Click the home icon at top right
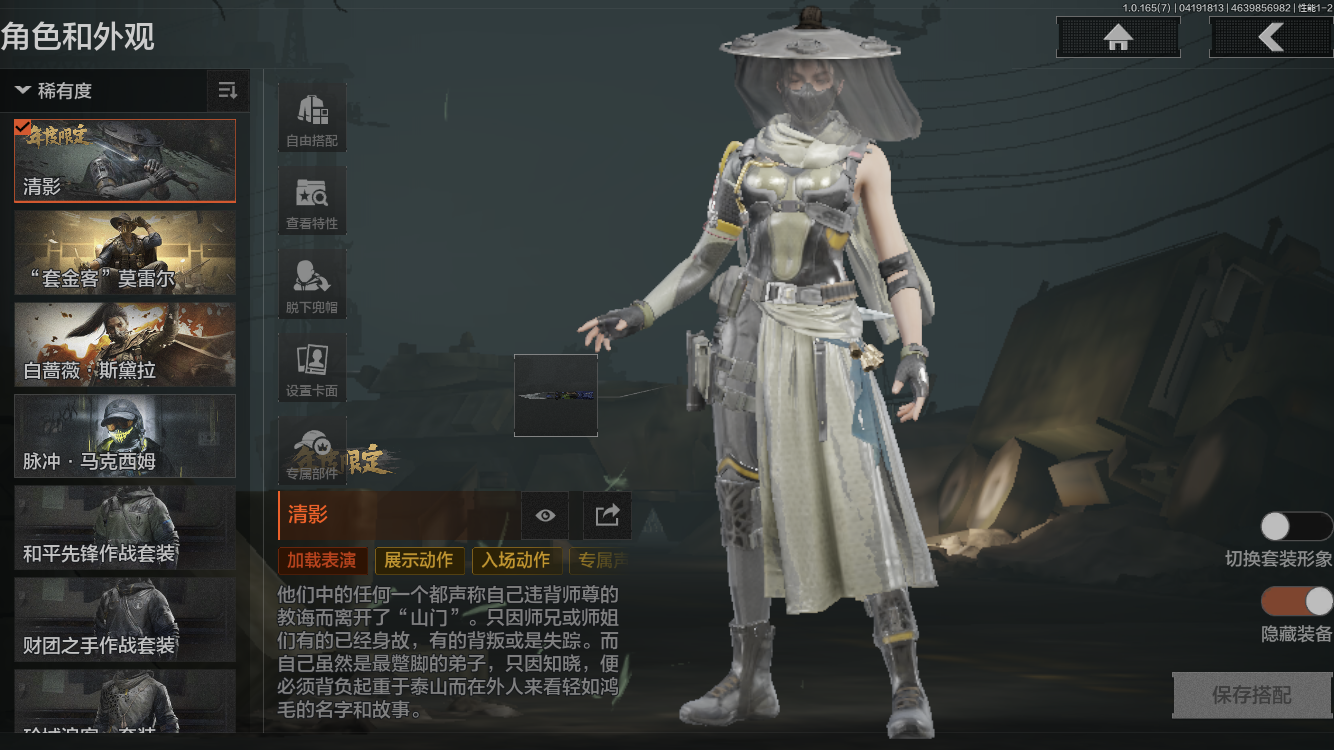This screenshot has height=750, width=1334. click(1117, 37)
